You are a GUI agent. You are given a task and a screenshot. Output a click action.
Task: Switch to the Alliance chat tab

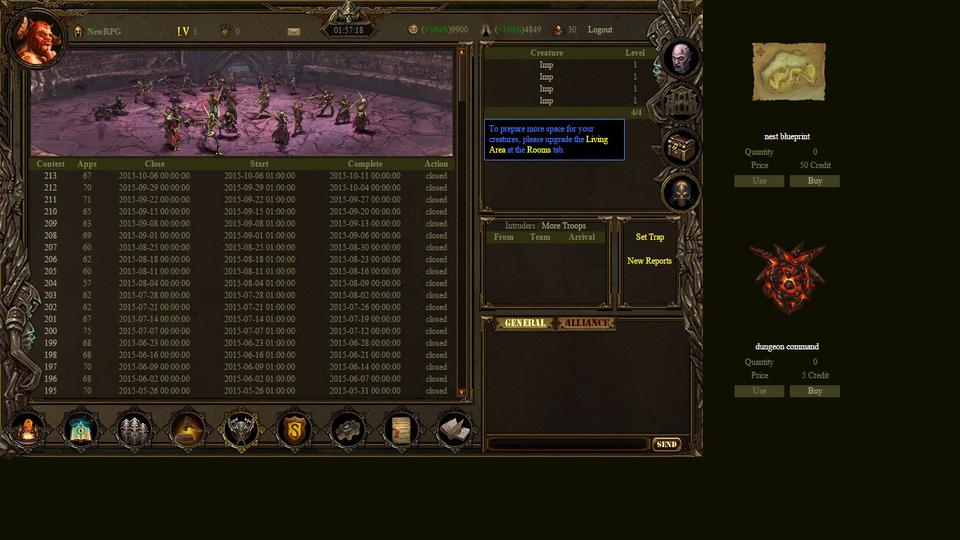586,323
